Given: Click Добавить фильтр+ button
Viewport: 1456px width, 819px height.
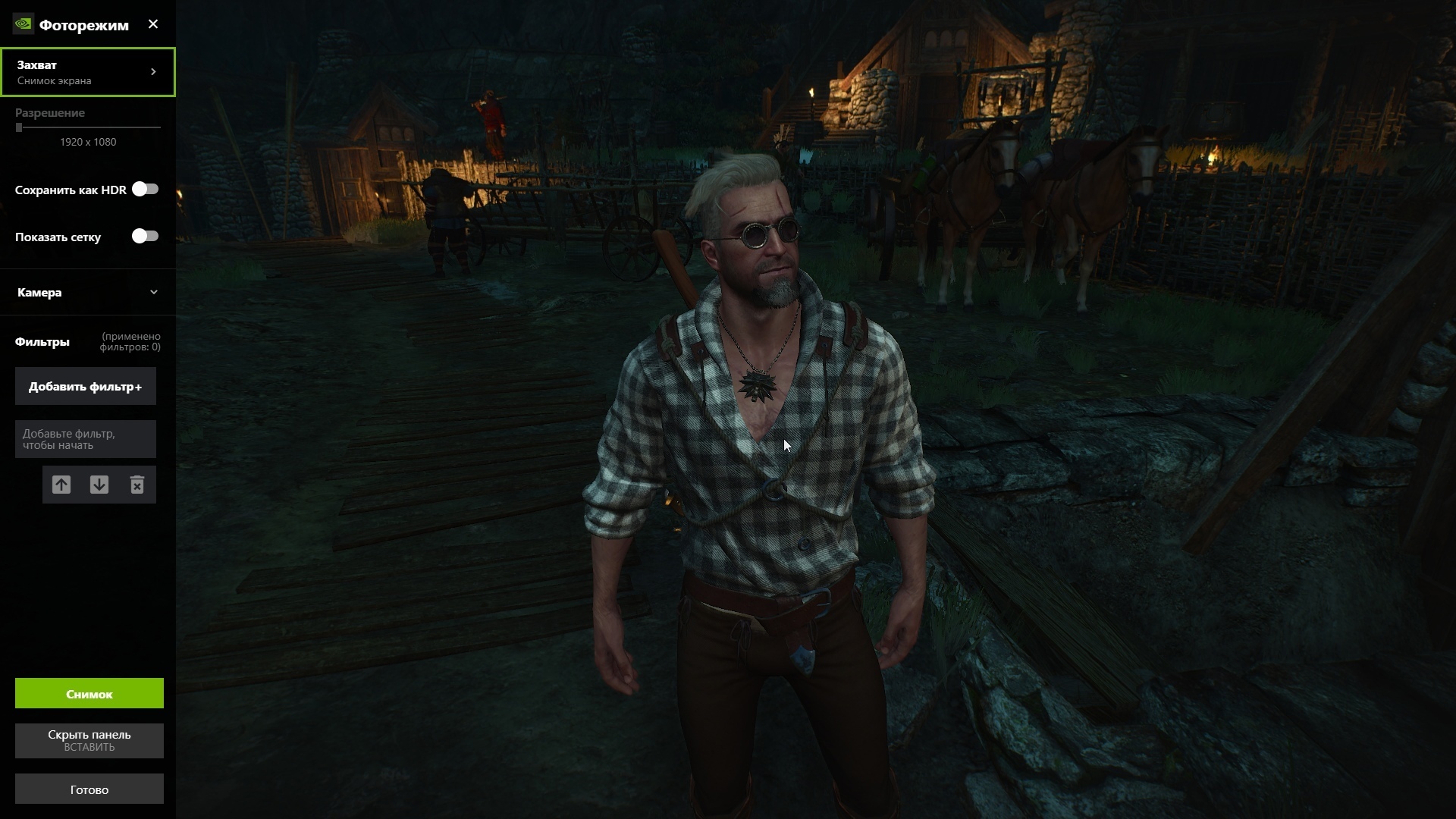Looking at the screenshot, I should coord(86,387).
